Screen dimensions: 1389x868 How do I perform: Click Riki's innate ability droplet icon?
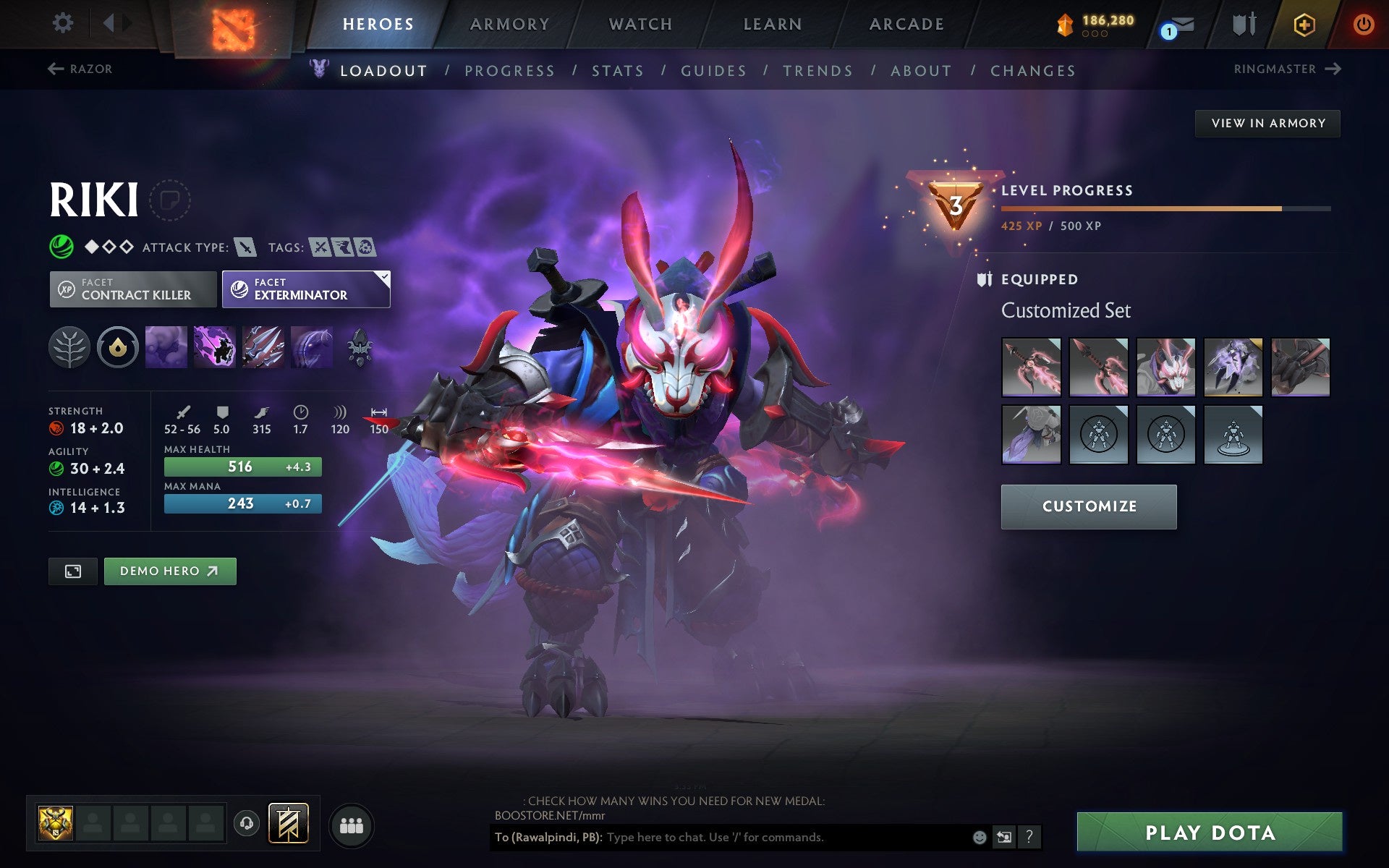[x=118, y=347]
